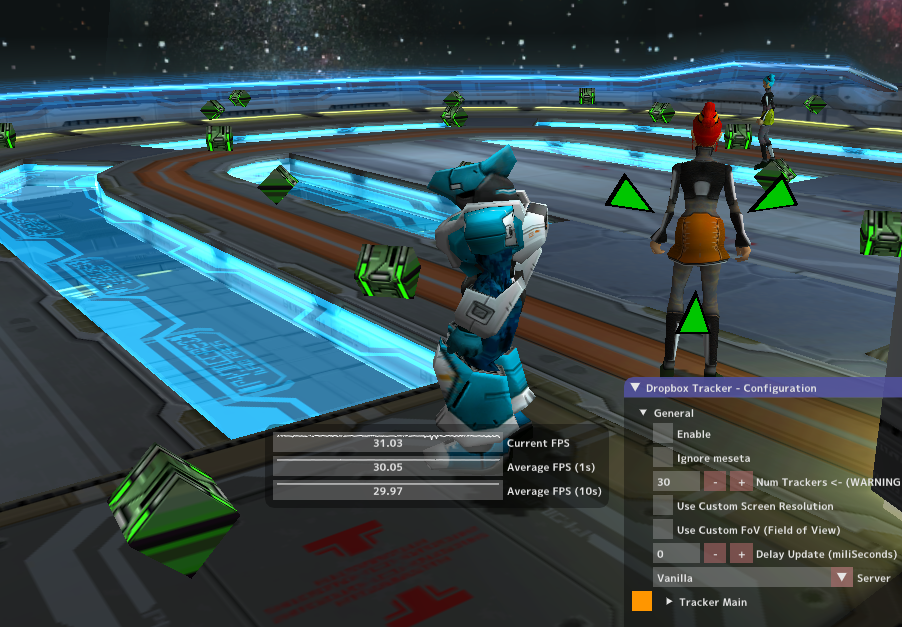Click the Num Trackers value field
902x627 pixels.
(x=676, y=482)
